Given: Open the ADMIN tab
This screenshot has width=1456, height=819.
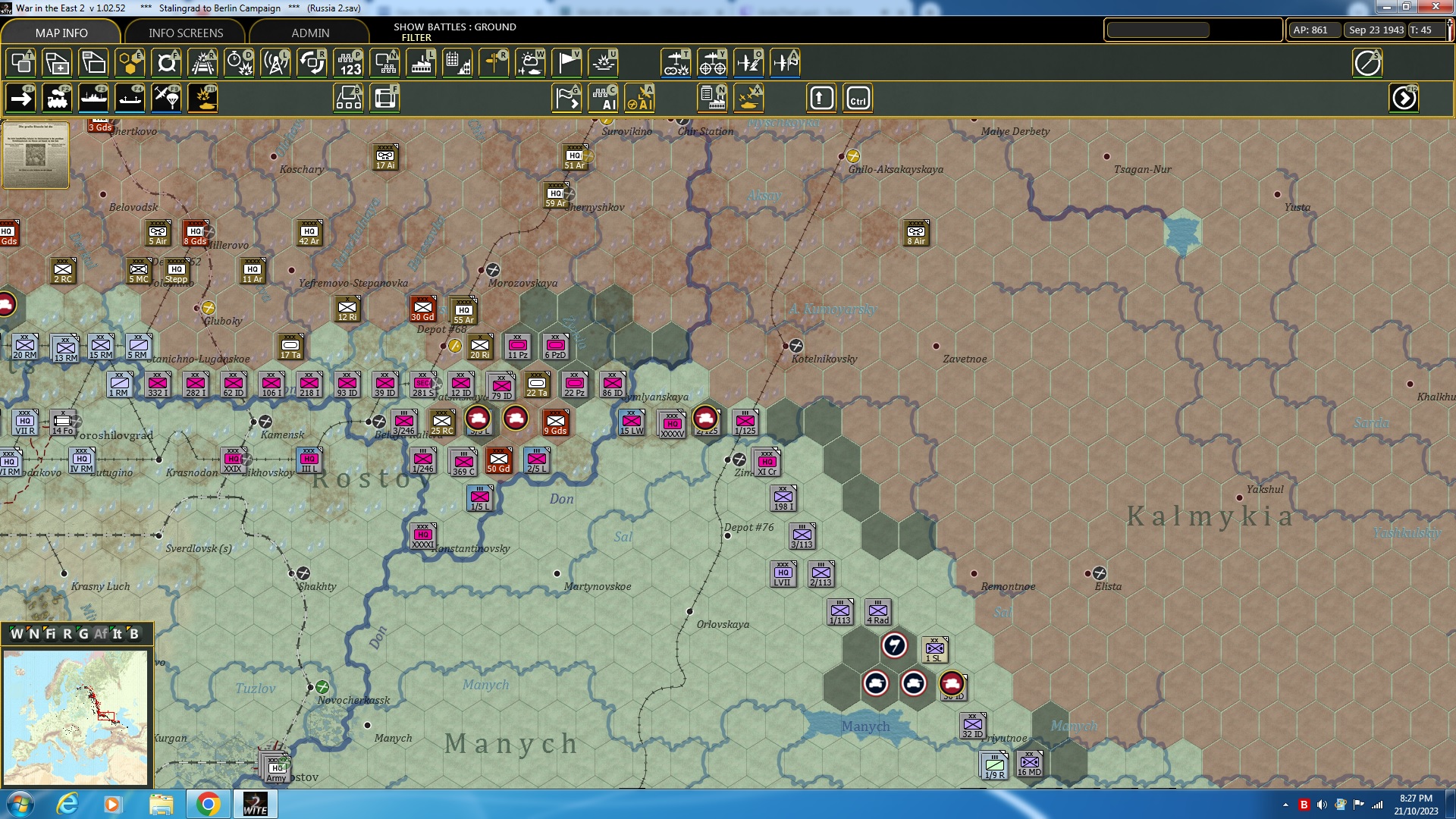Looking at the screenshot, I should click(310, 33).
